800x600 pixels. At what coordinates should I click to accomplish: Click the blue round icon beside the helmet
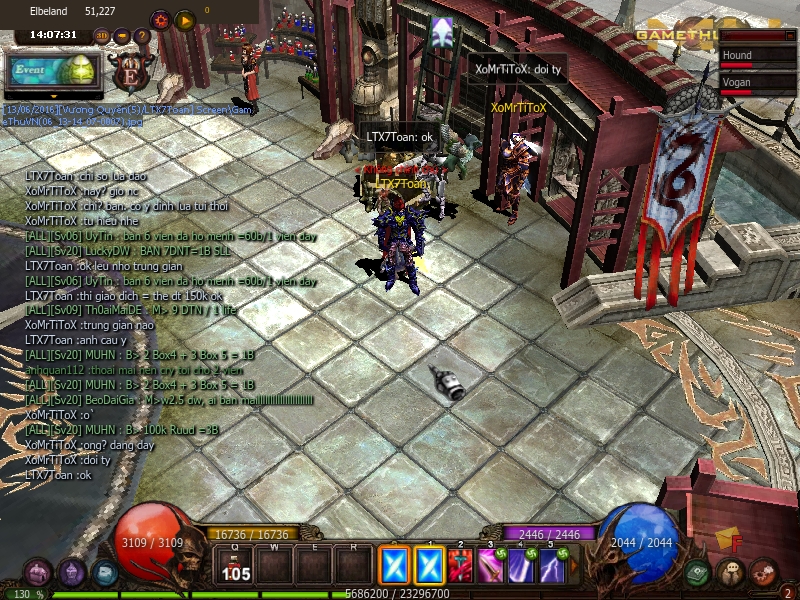104,573
